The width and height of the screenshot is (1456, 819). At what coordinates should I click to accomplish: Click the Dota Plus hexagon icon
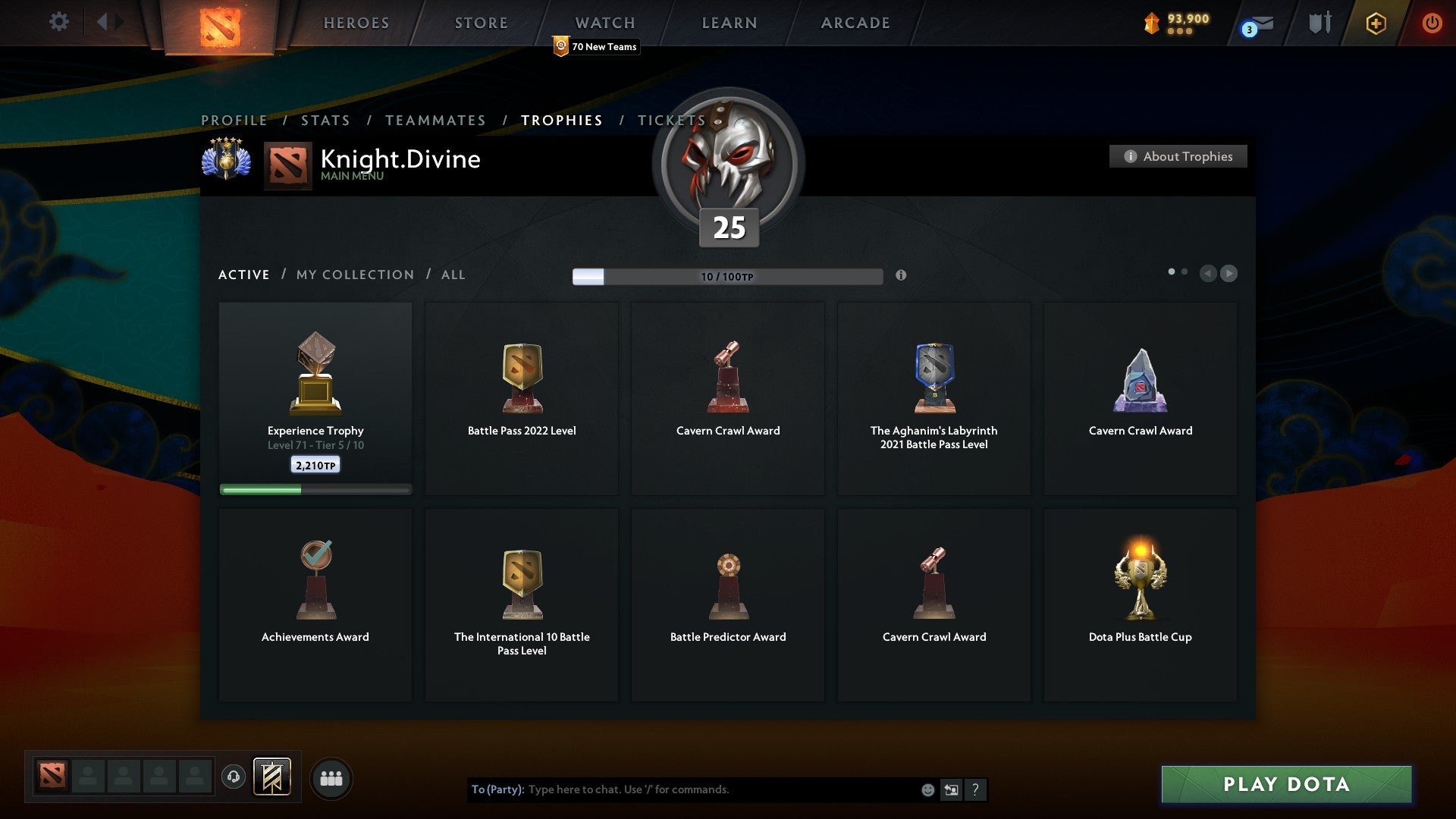[1376, 23]
